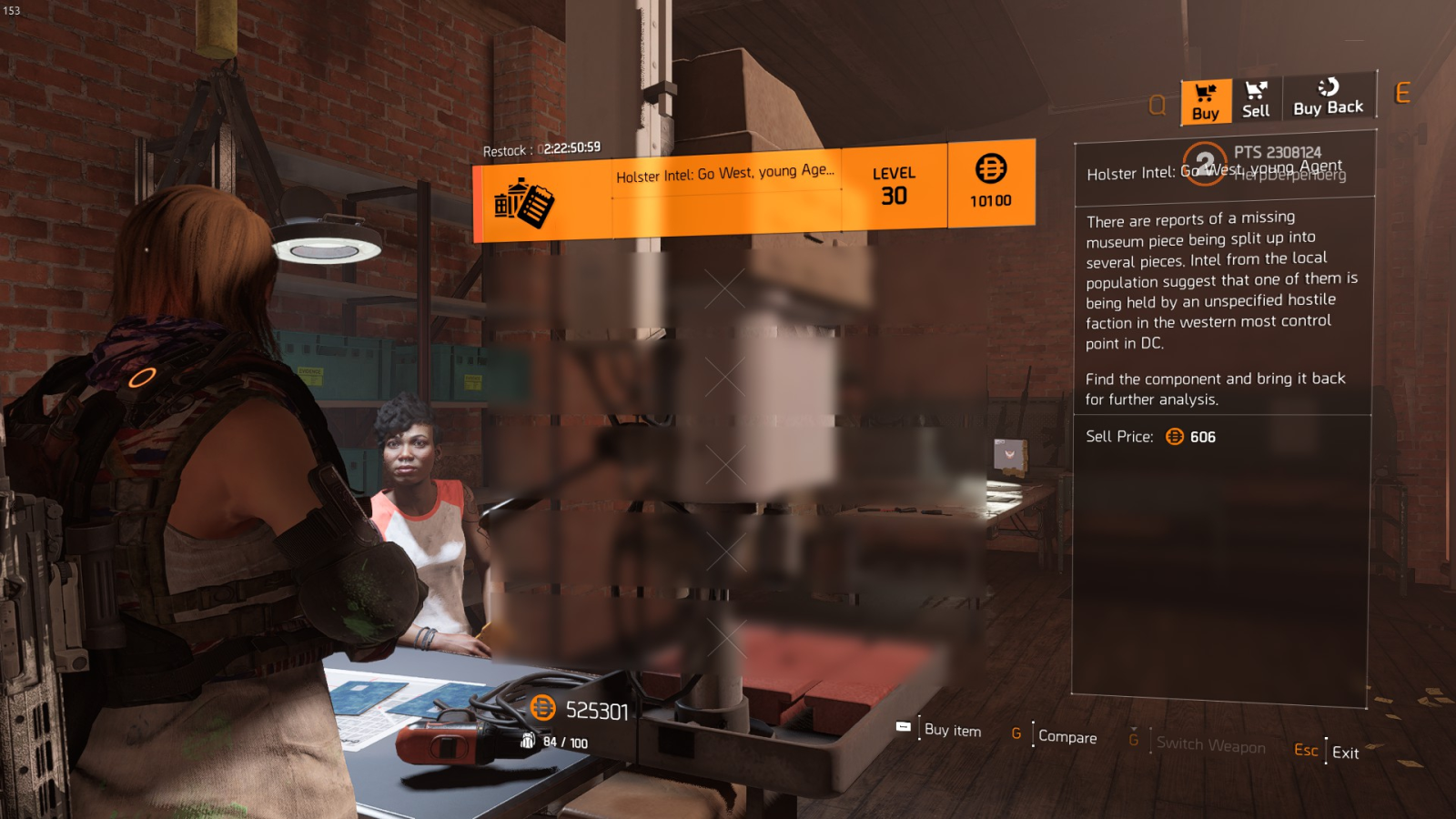This screenshot has width=1456, height=819.
Task: Open the Sell tab
Action: tap(1256, 100)
